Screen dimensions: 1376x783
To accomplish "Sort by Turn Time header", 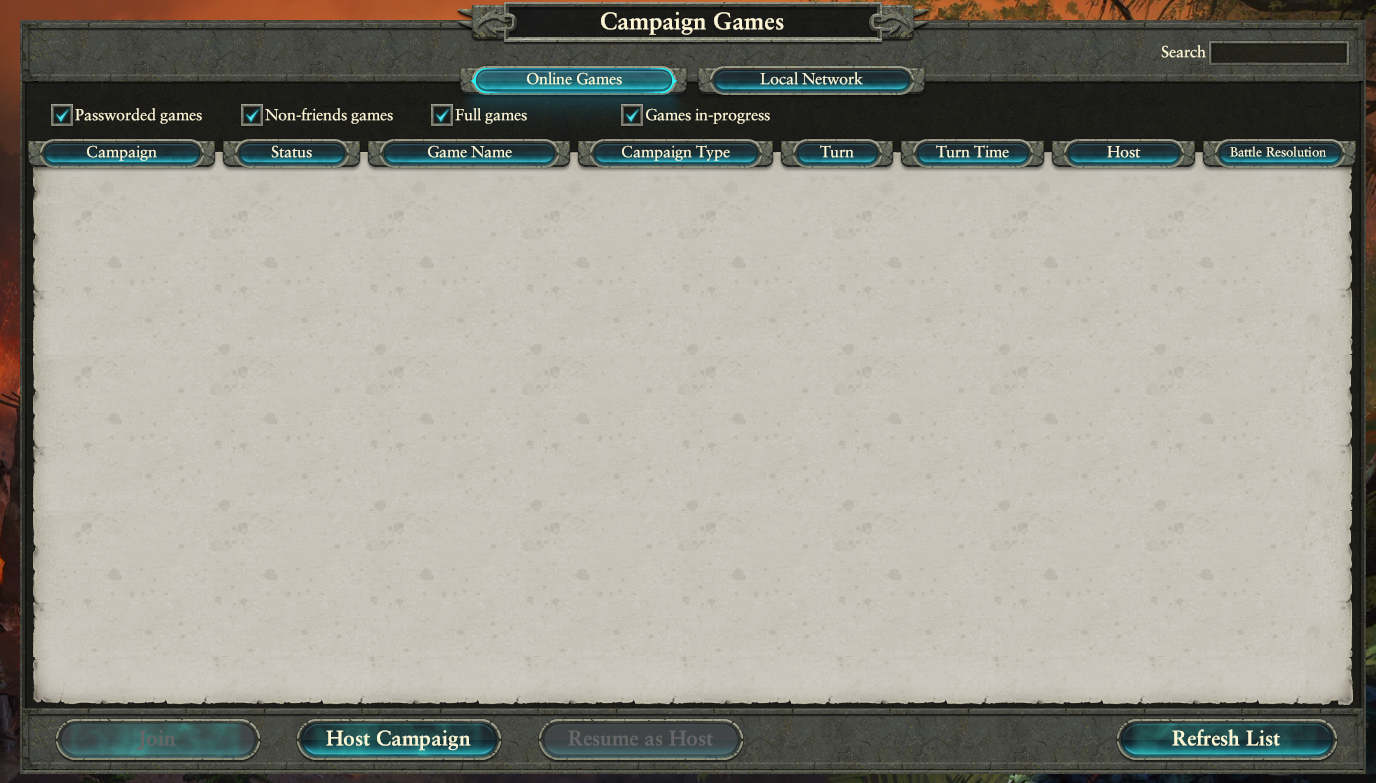I will (972, 153).
